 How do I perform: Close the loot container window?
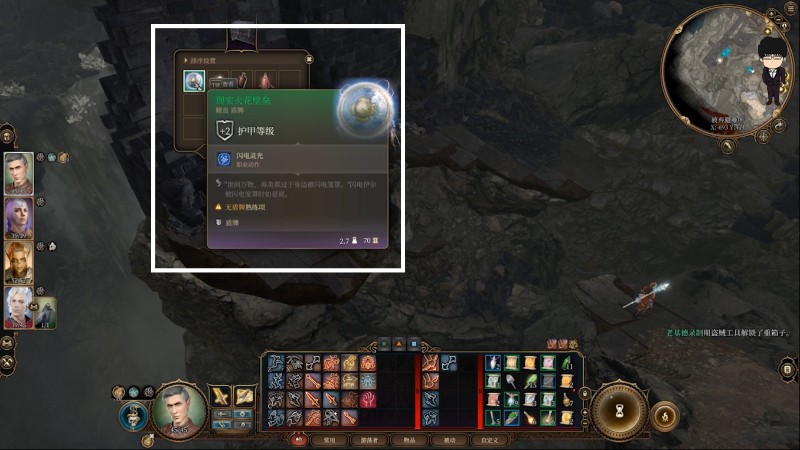click(309, 59)
